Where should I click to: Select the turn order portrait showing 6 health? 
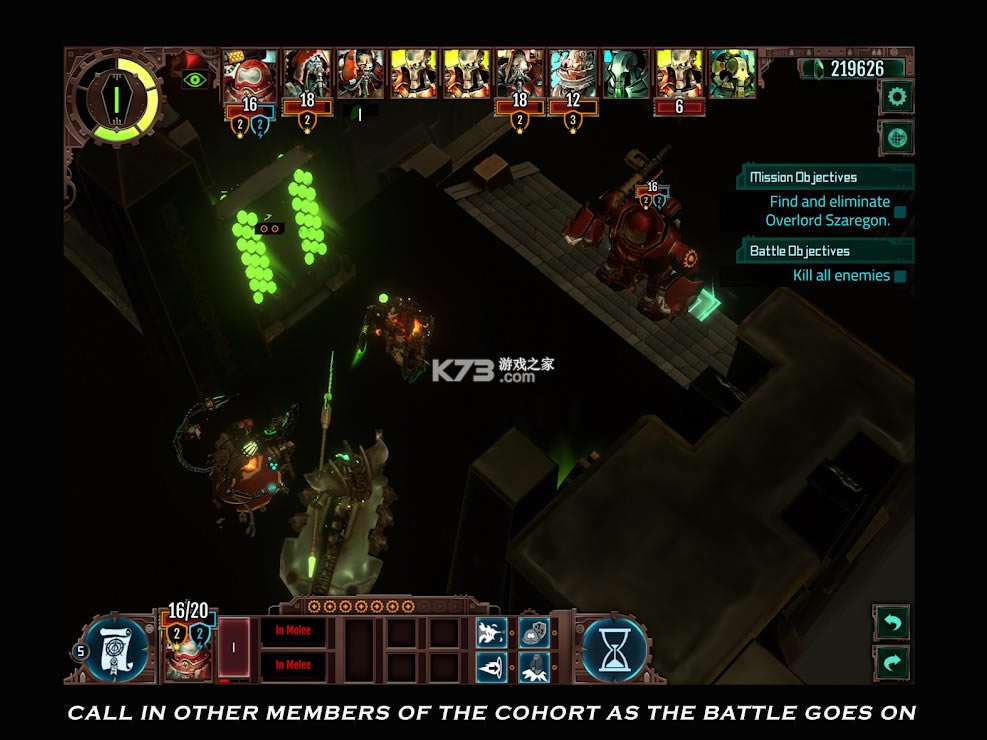pos(680,76)
